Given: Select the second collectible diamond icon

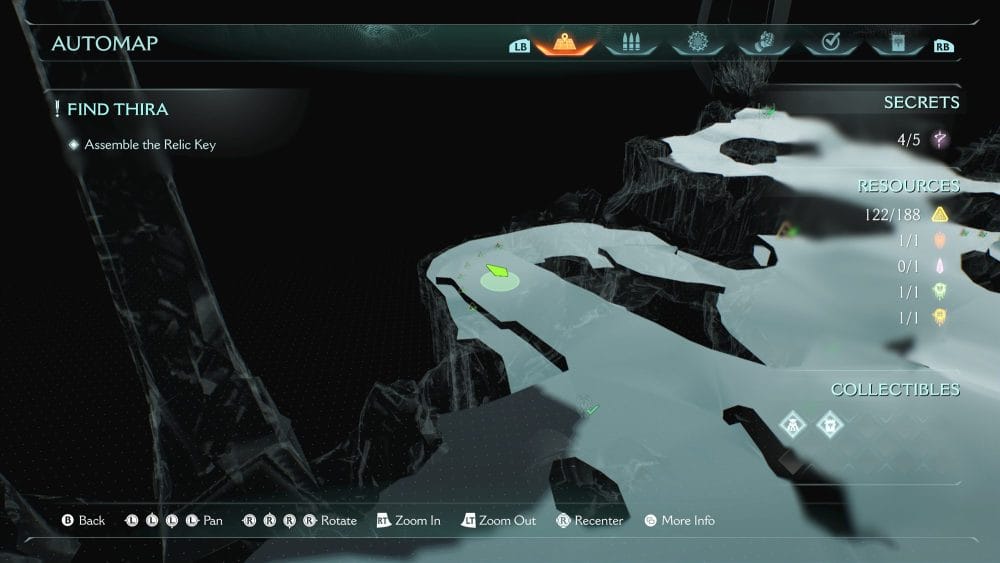Looking at the screenshot, I should (x=830, y=424).
